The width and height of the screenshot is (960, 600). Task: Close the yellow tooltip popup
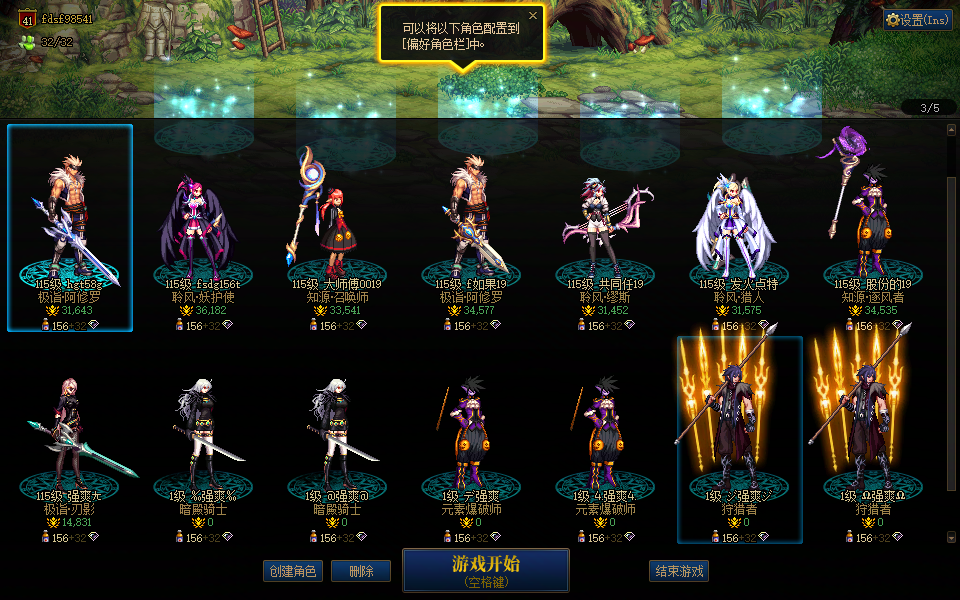click(533, 16)
